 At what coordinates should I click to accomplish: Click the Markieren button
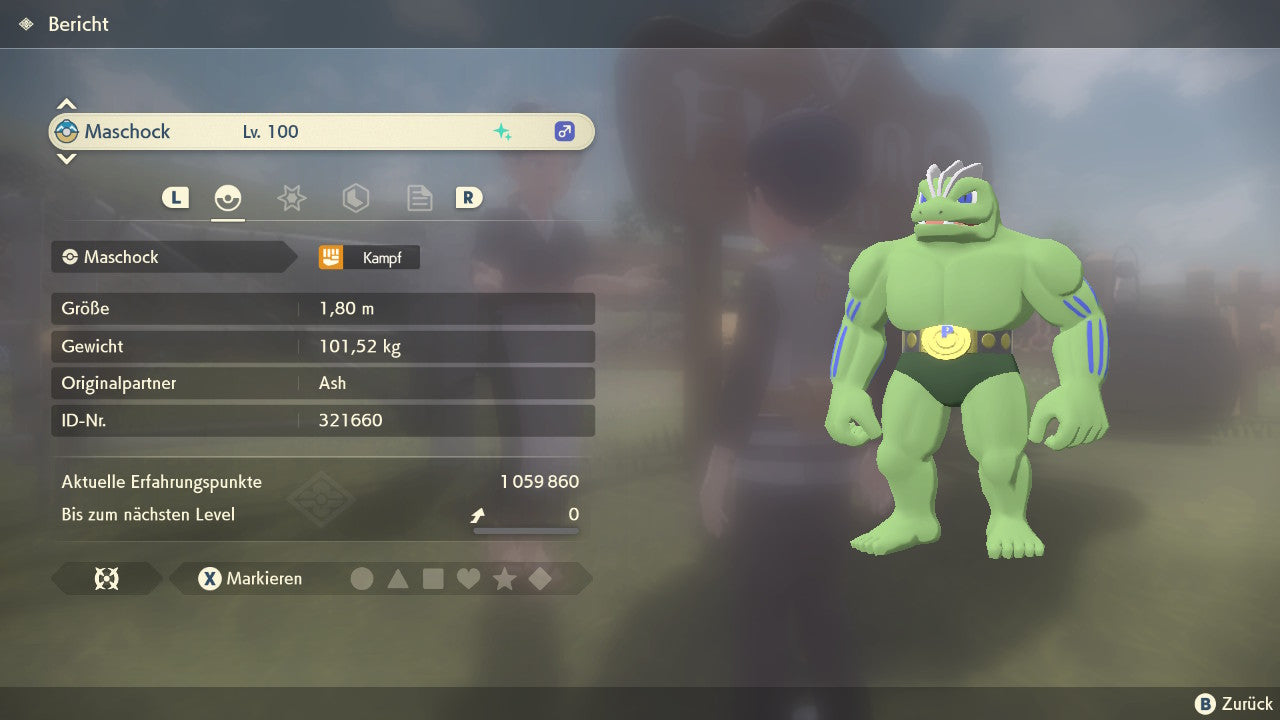[250, 579]
